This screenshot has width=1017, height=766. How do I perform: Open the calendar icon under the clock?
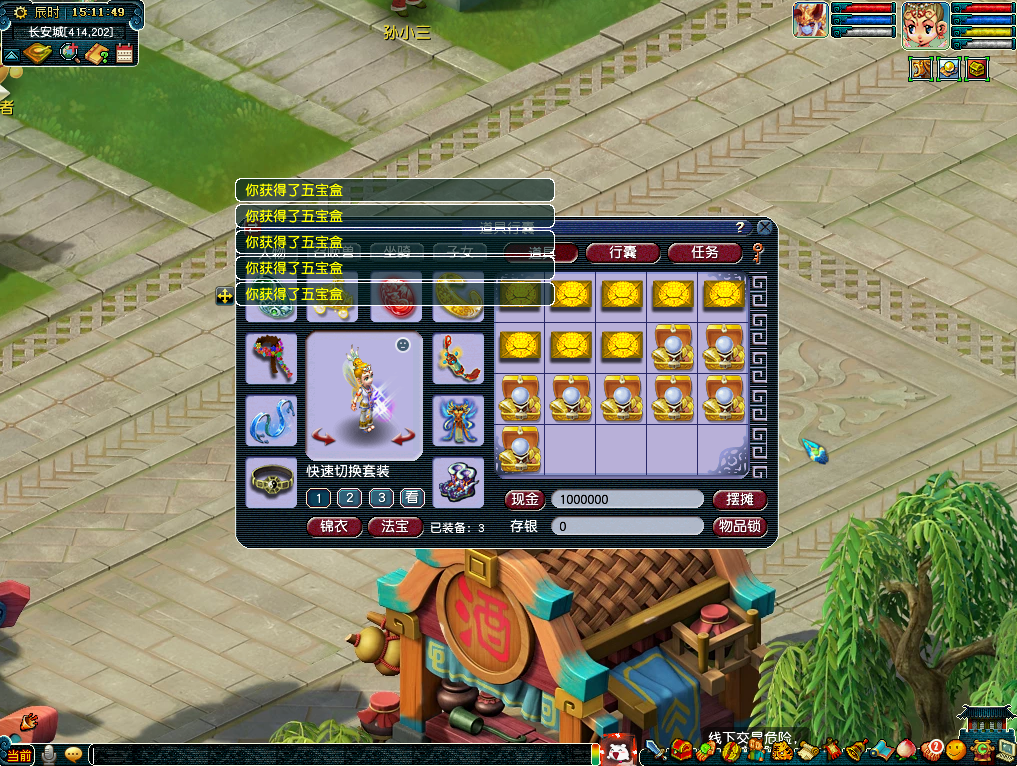(125, 54)
